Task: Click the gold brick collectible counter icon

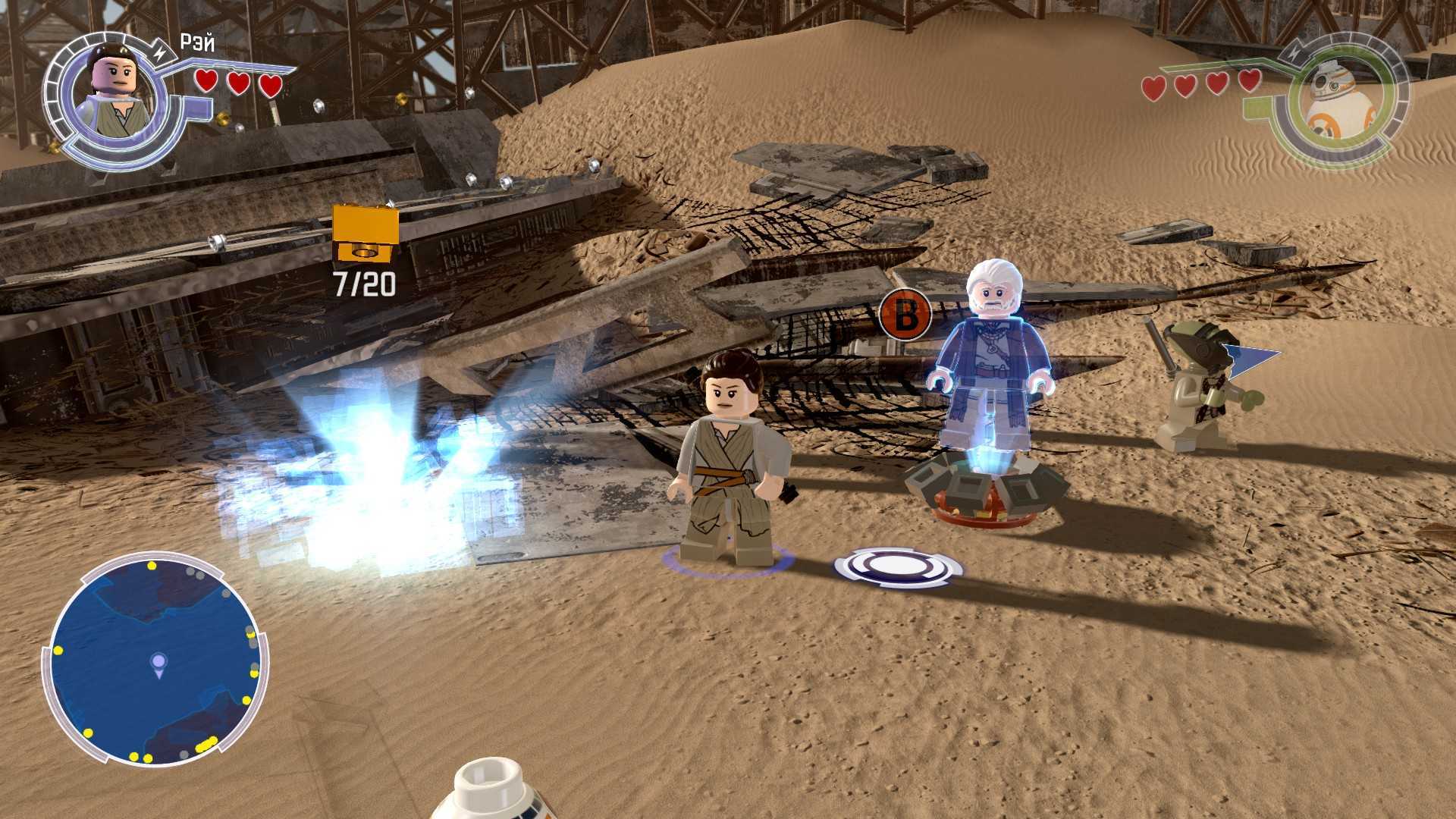Action: [x=366, y=233]
